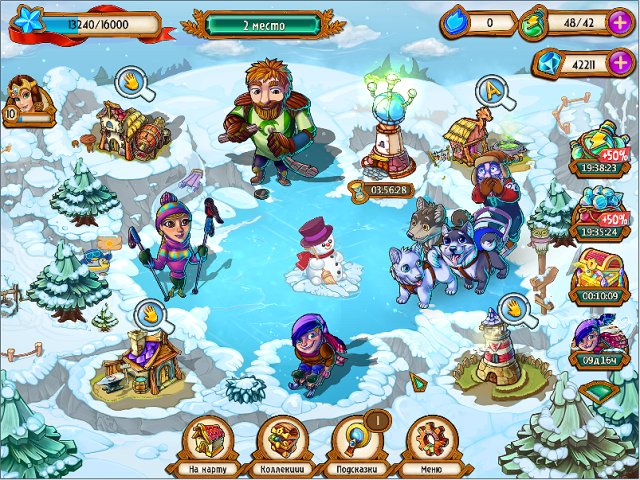Open the 'Меню' gear button
Image resolution: width=640 pixels, height=480 pixels.
coord(432,441)
